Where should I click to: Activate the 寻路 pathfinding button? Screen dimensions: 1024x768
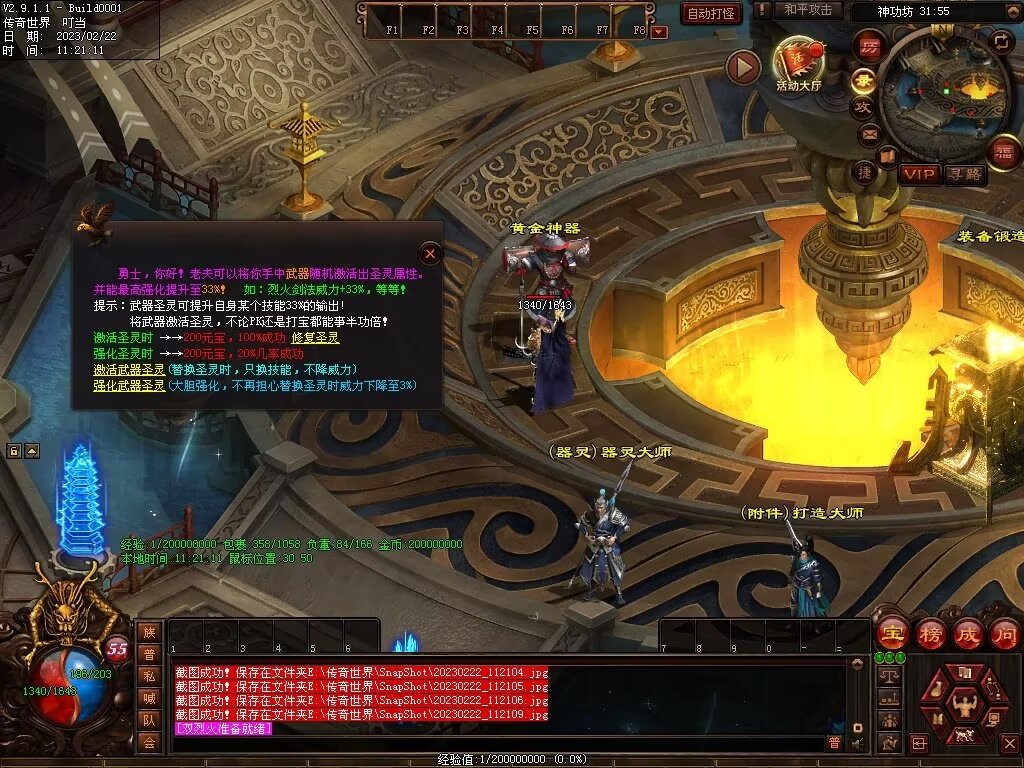(964, 175)
